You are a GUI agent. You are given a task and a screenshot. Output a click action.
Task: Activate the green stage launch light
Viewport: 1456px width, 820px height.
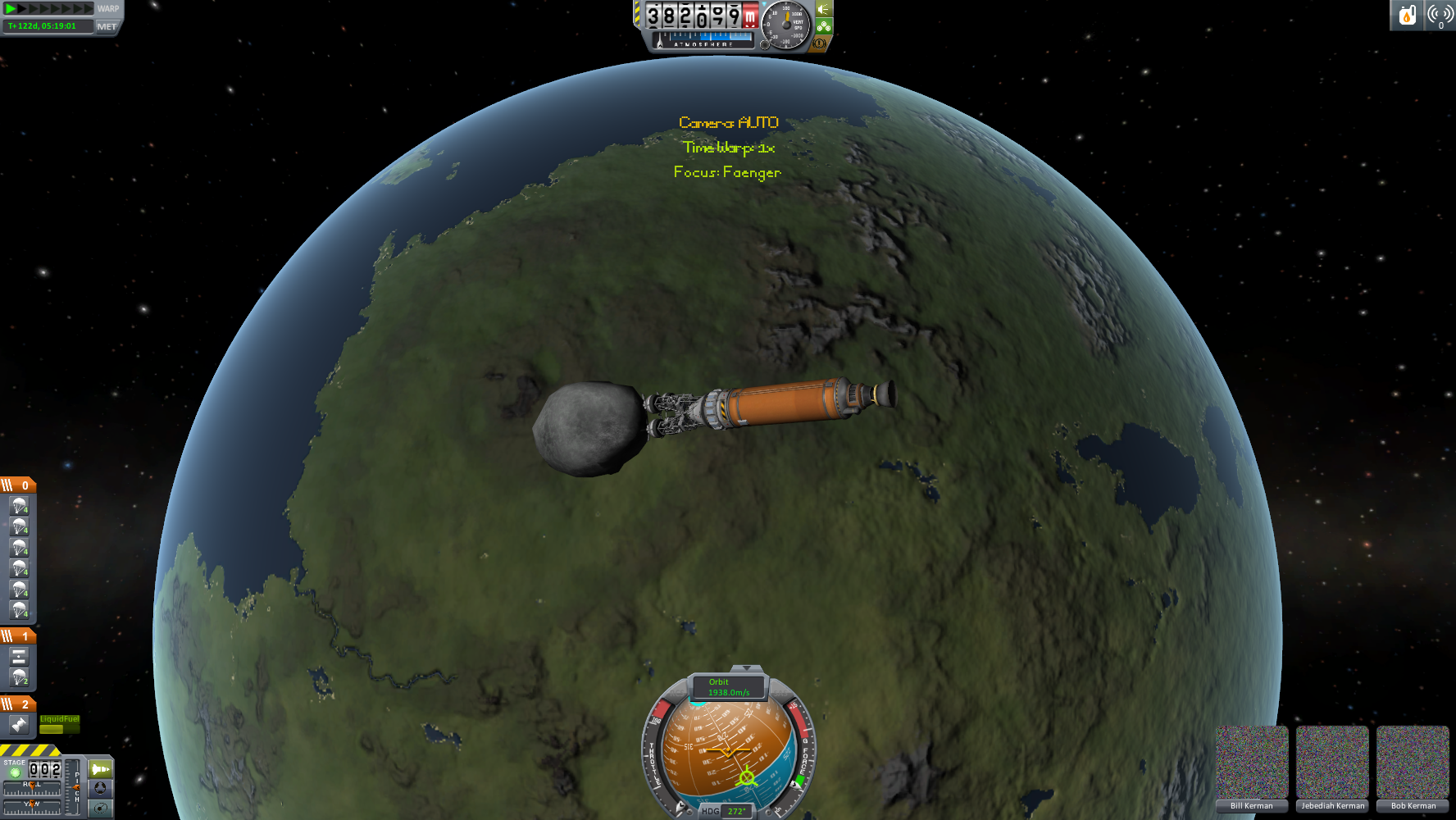pos(15,772)
